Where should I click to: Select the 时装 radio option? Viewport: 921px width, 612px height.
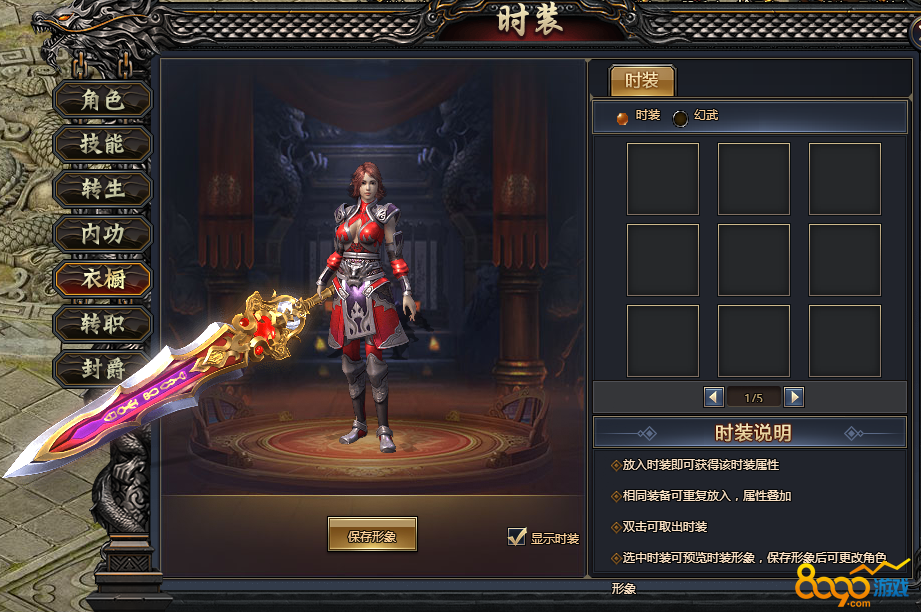coord(623,117)
